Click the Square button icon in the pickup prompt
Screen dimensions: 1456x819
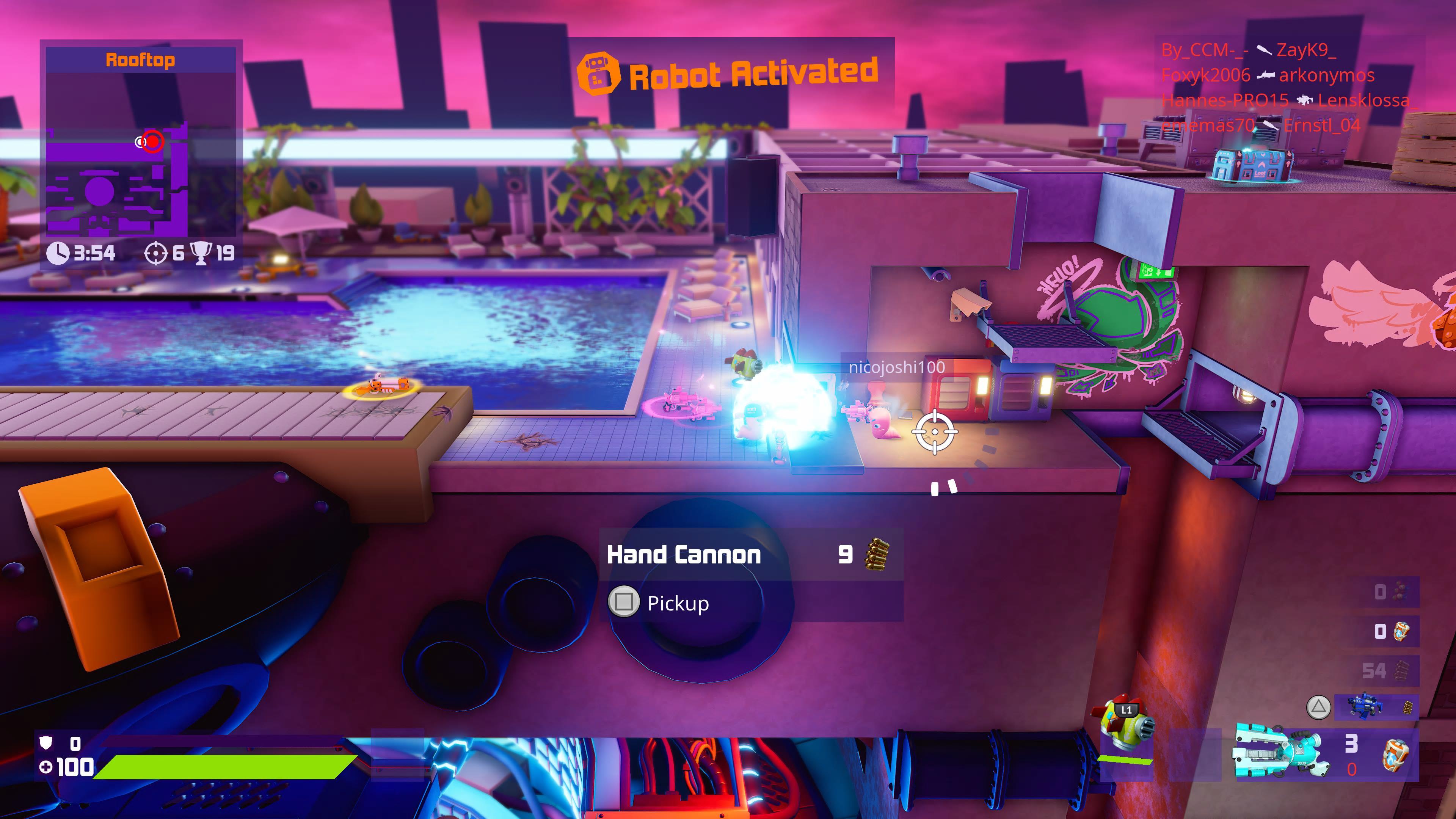(x=623, y=603)
